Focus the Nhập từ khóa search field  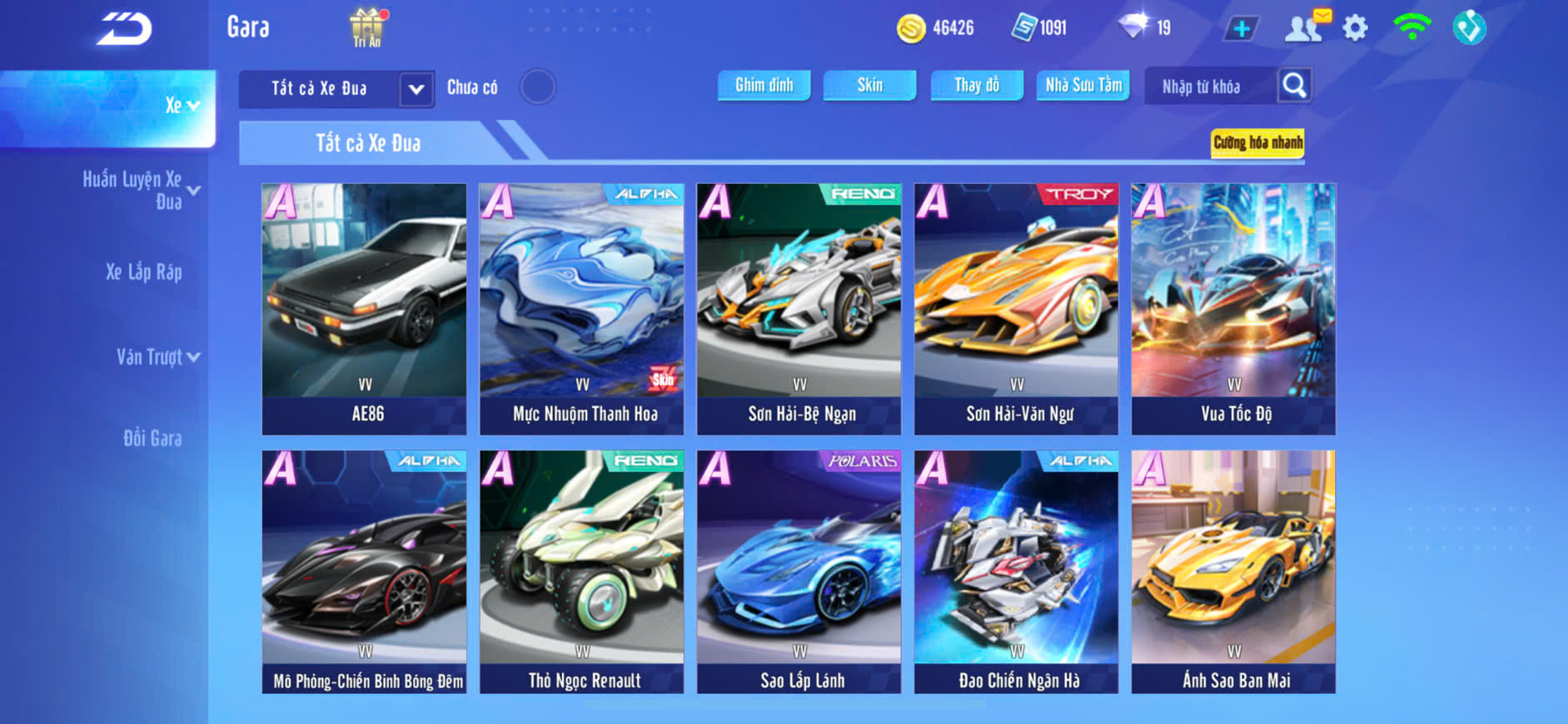(x=1207, y=87)
